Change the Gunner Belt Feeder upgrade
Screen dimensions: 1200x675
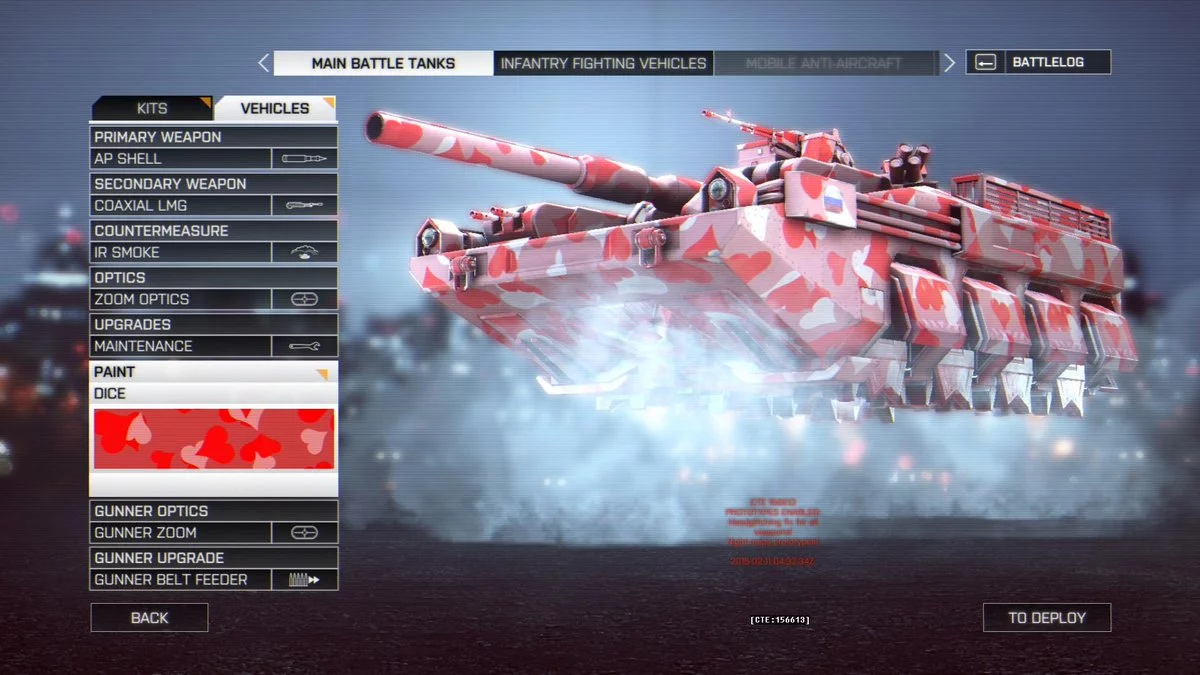pyautogui.click(x=214, y=580)
